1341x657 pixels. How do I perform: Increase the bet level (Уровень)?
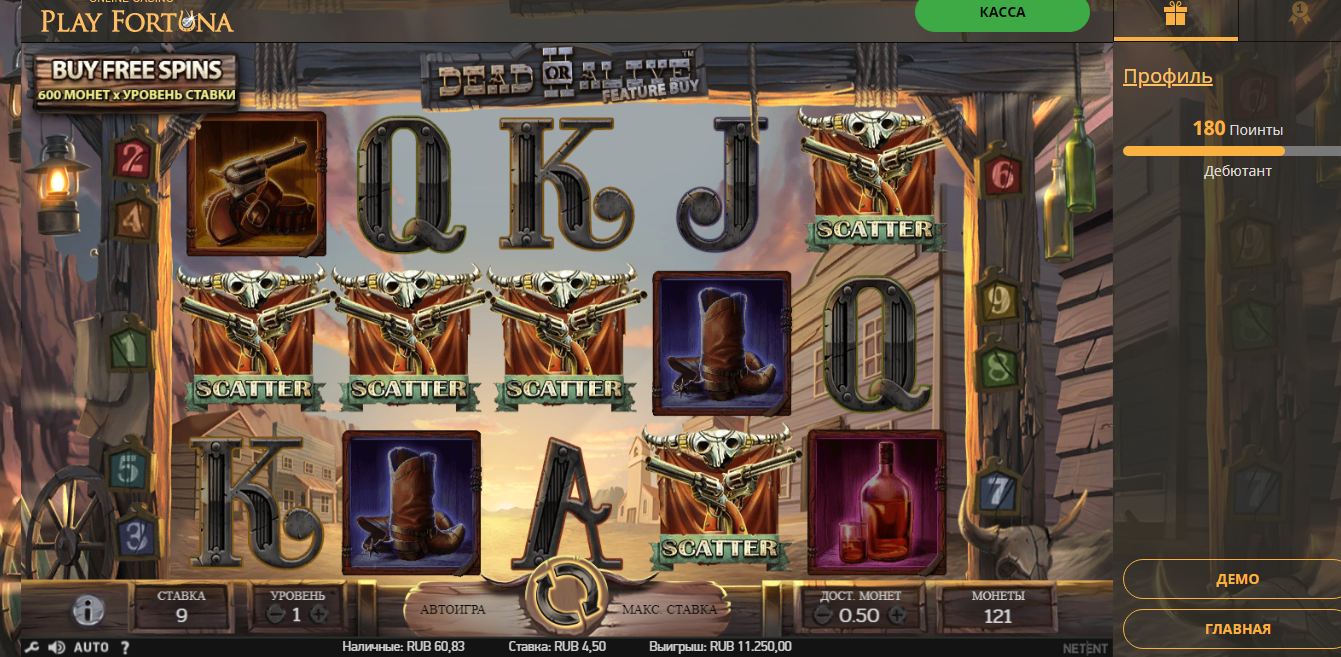(x=319, y=615)
